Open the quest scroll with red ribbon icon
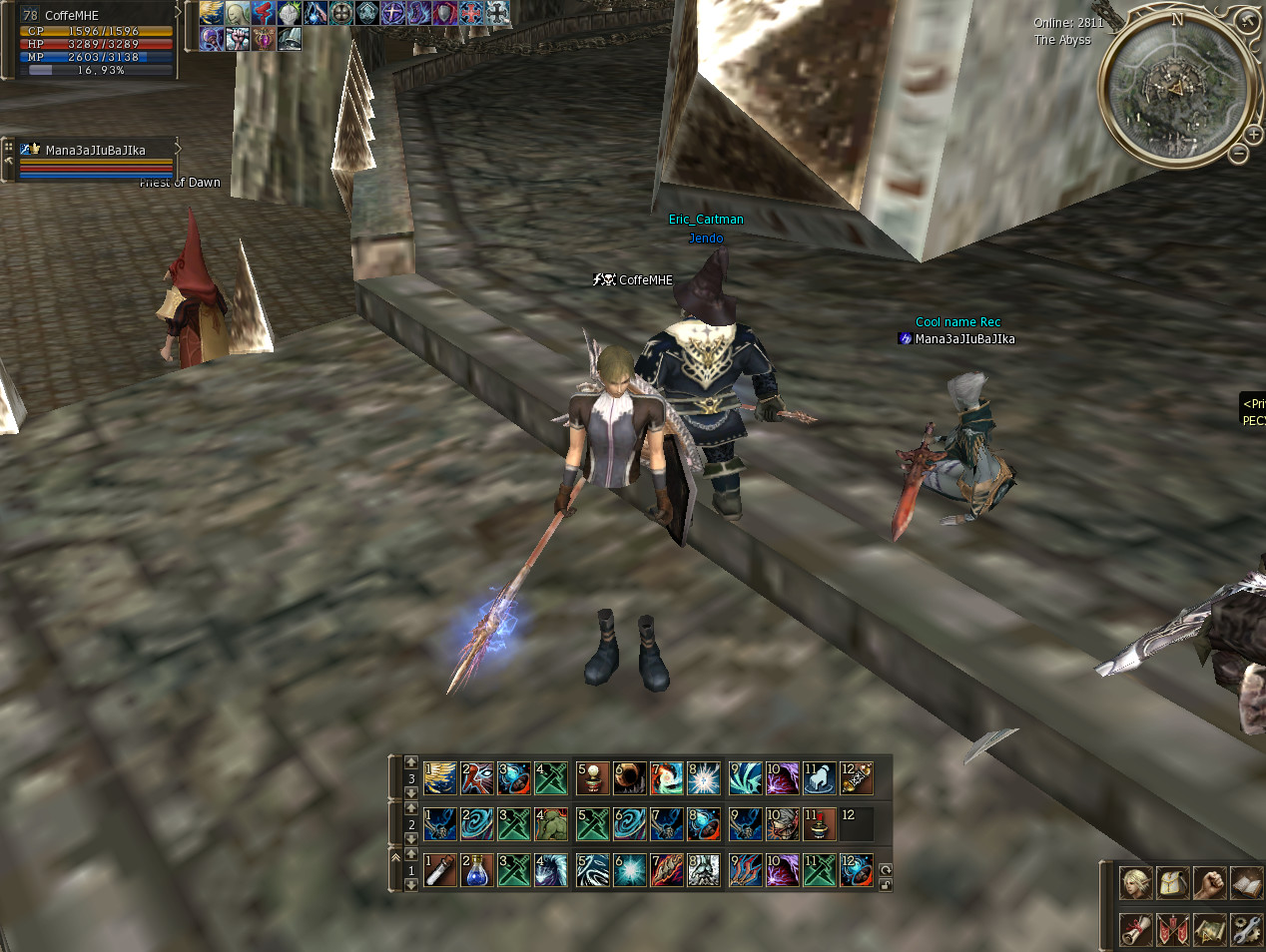Image resolution: width=1266 pixels, height=952 pixels. point(1135,929)
